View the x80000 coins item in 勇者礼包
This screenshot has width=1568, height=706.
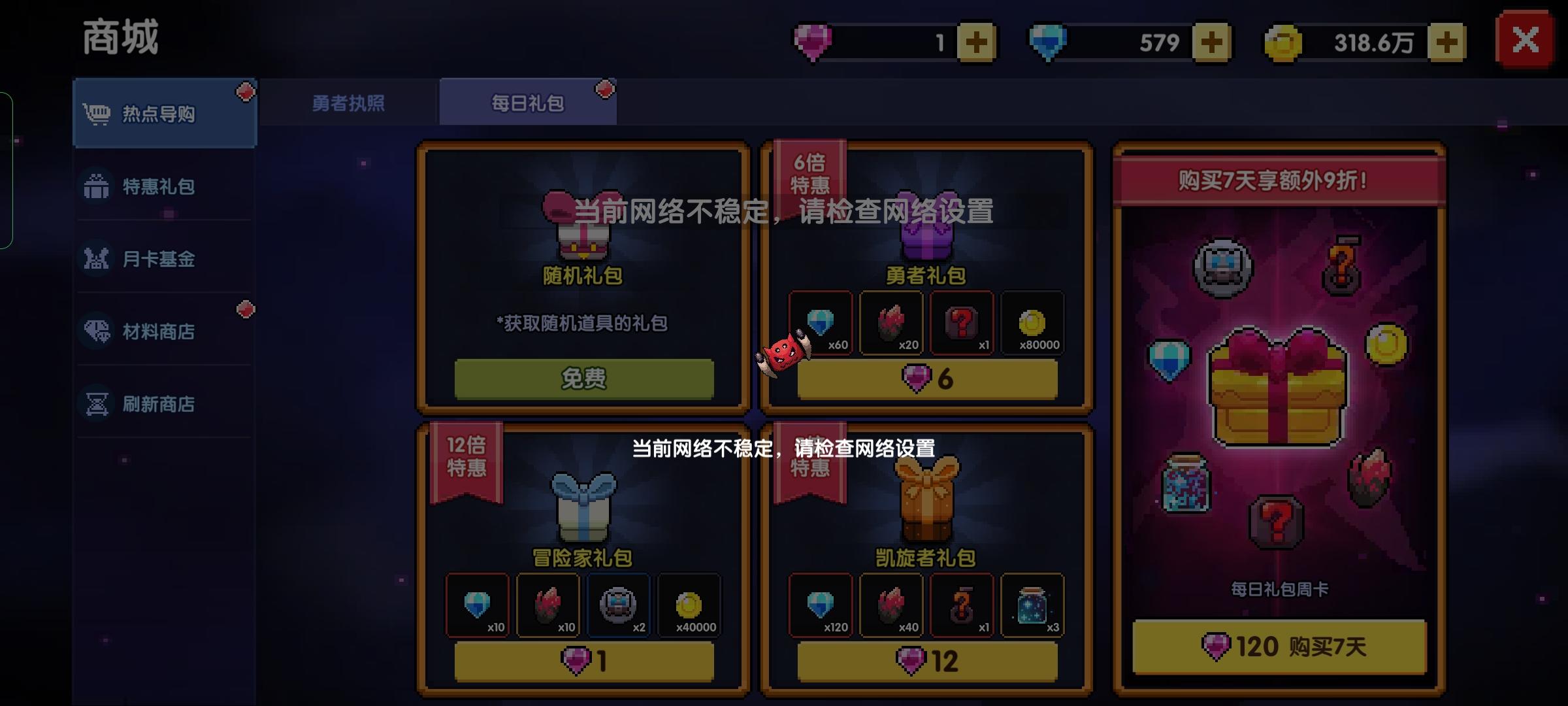(1032, 324)
